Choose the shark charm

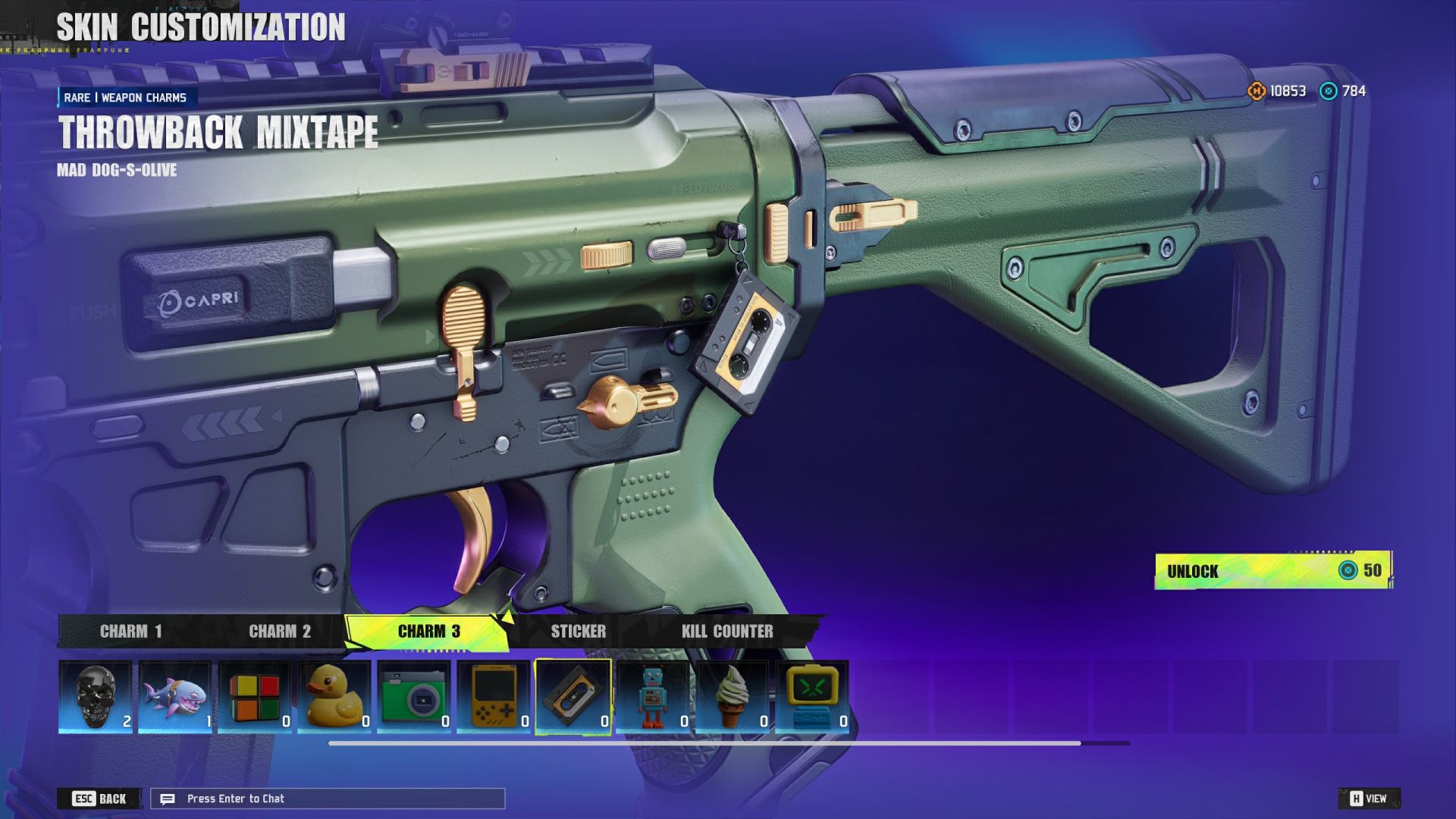click(175, 696)
